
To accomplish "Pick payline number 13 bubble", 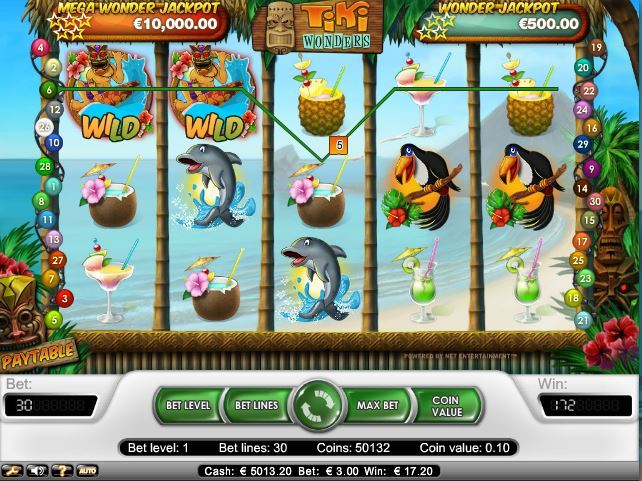I will pos(53,239).
